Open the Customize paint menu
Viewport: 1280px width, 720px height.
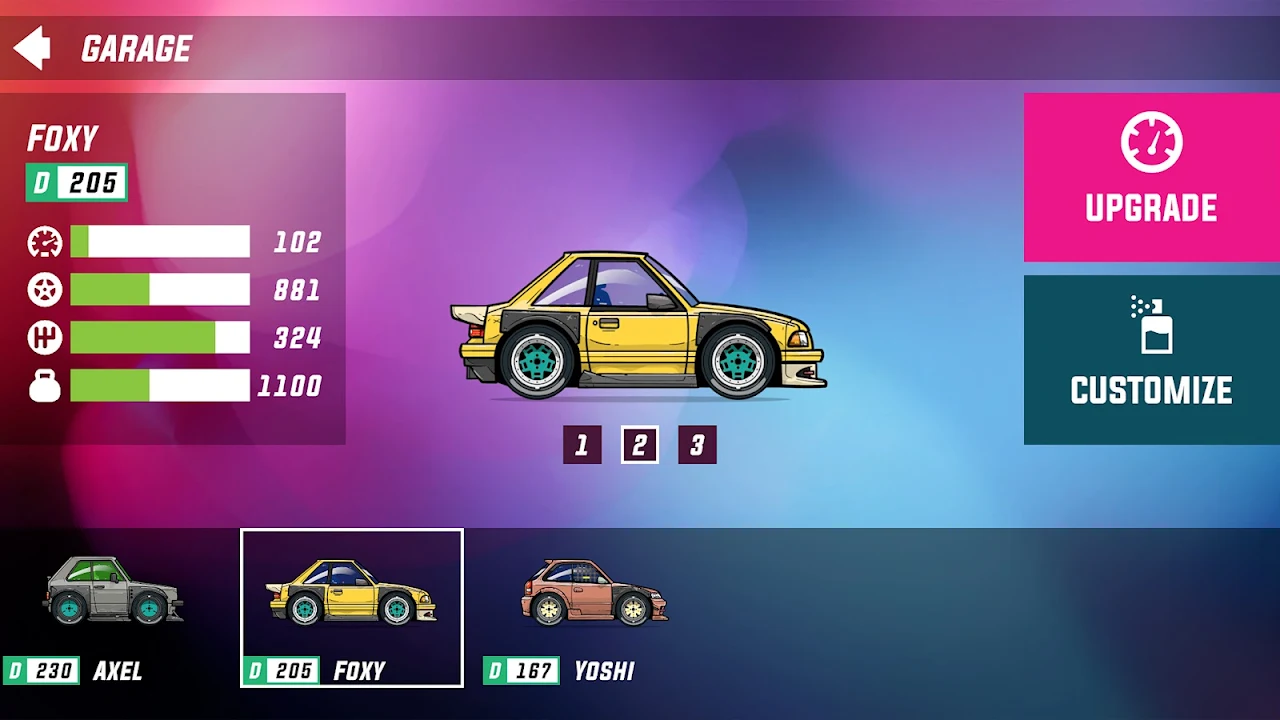pos(1151,359)
